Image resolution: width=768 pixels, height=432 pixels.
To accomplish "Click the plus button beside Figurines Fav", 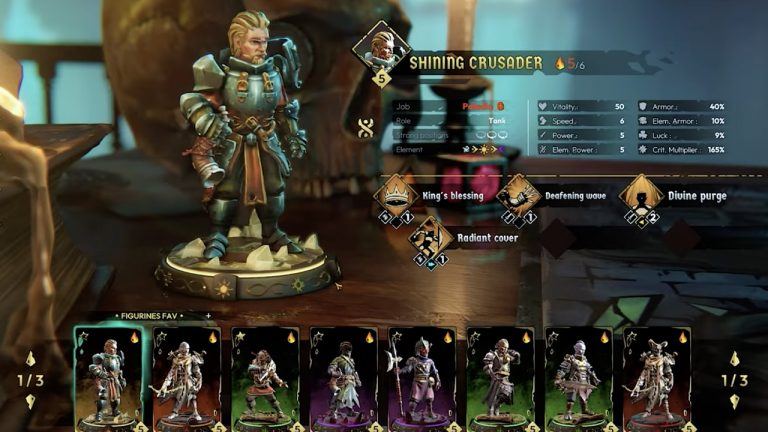I will click(x=208, y=315).
